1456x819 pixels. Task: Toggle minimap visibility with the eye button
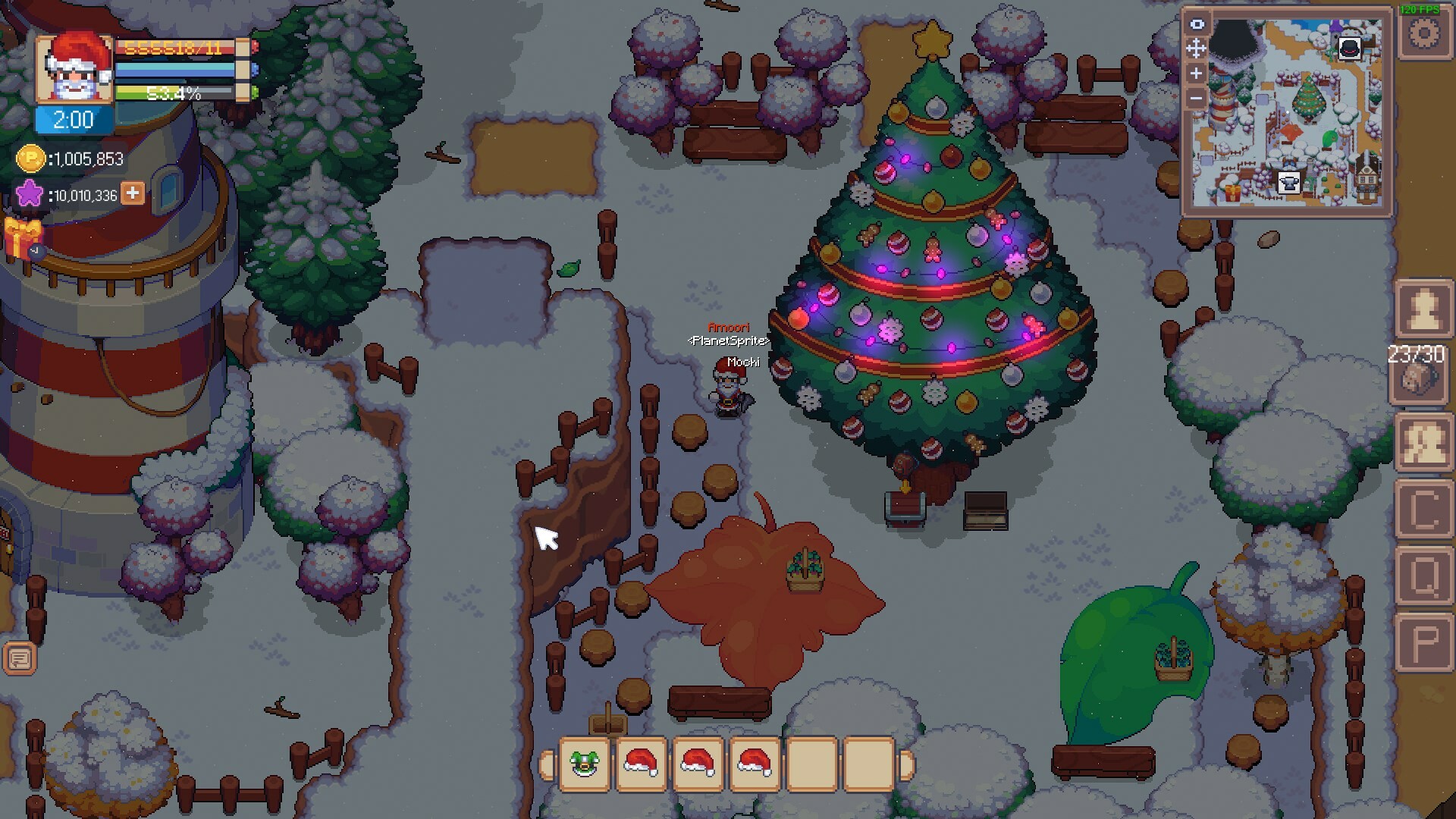pos(1196,25)
